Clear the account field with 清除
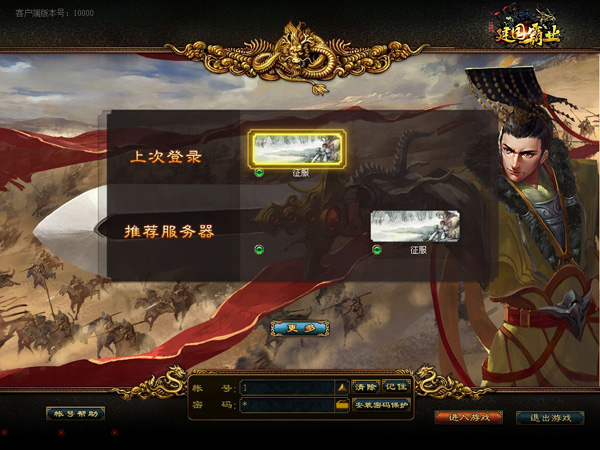This screenshot has width=600, height=450. (365, 387)
